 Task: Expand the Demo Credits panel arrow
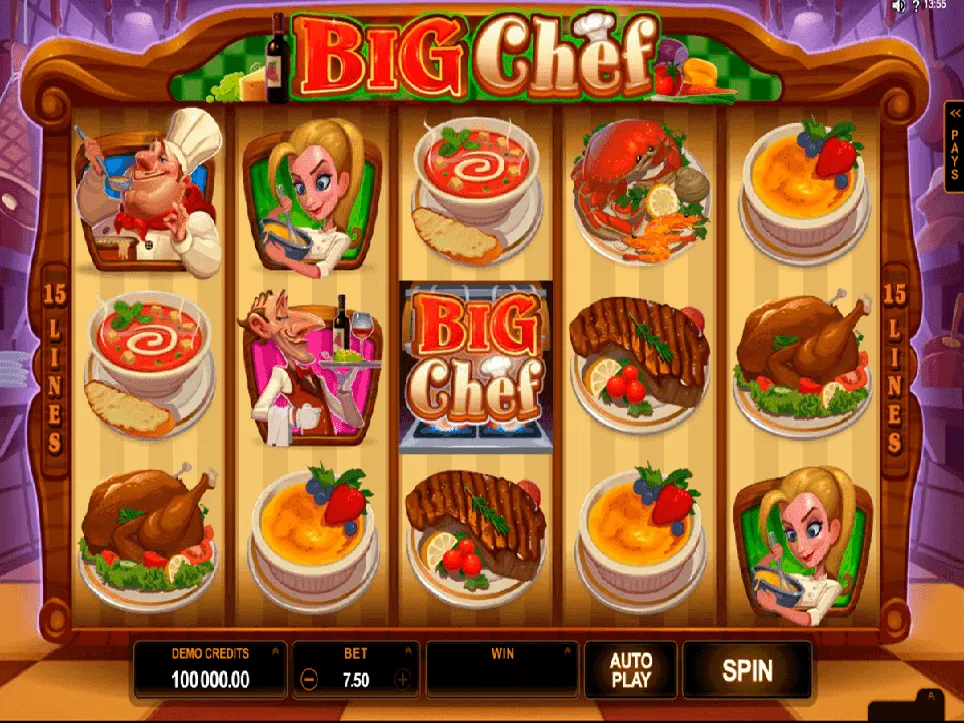click(274, 652)
